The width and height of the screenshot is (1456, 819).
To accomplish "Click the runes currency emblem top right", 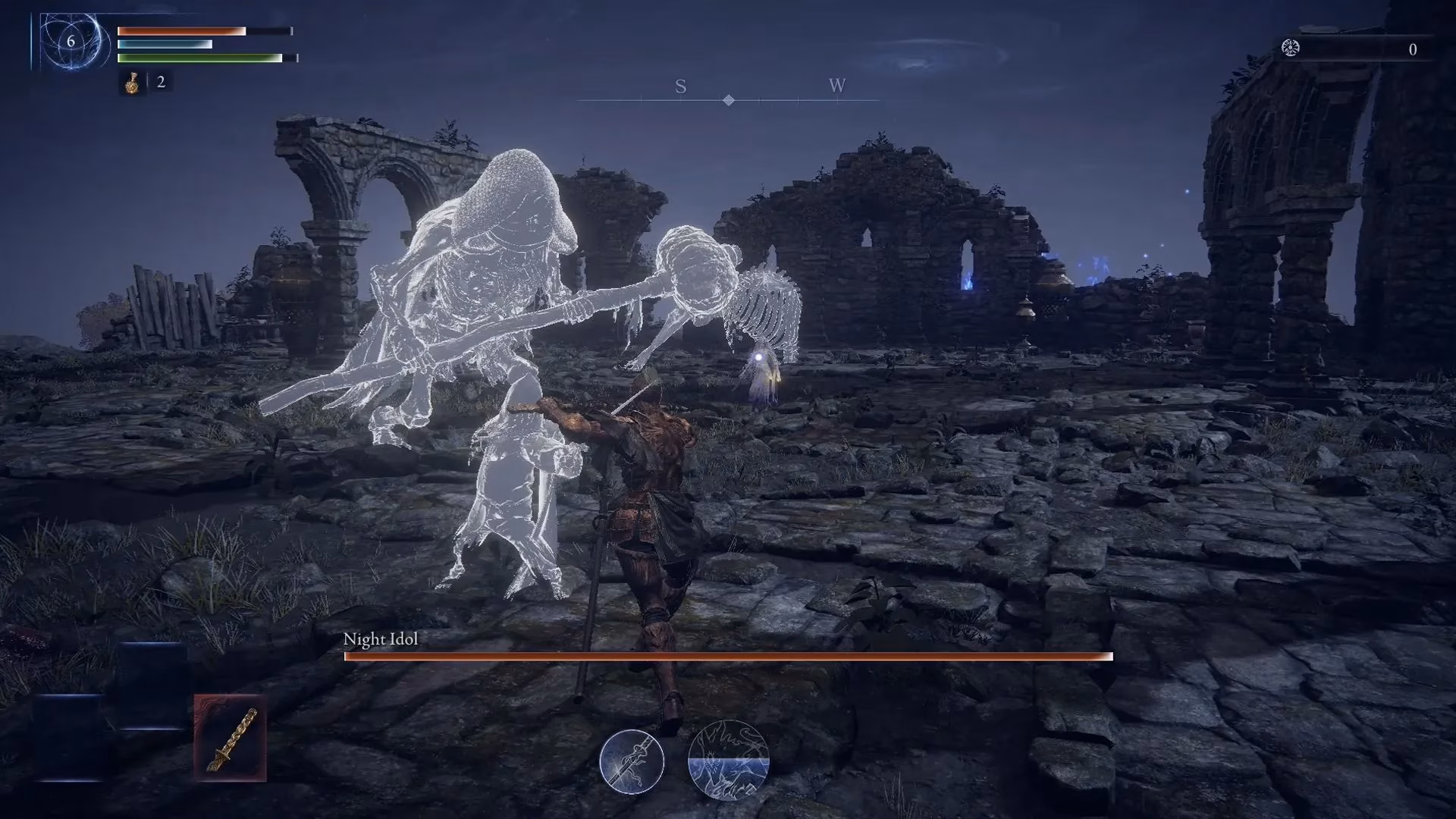I will 1292,48.
